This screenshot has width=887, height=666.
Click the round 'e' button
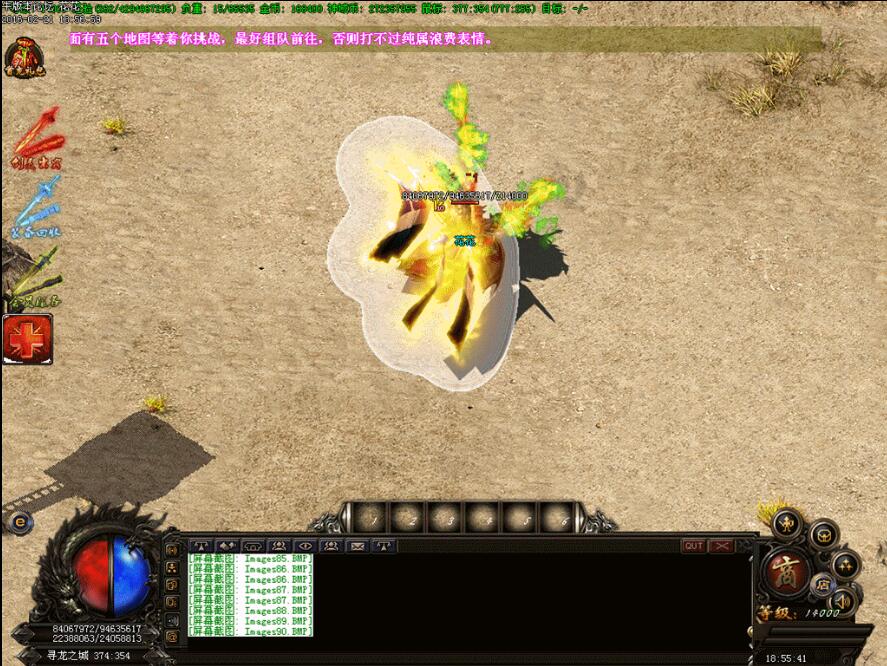pos(19,521)
